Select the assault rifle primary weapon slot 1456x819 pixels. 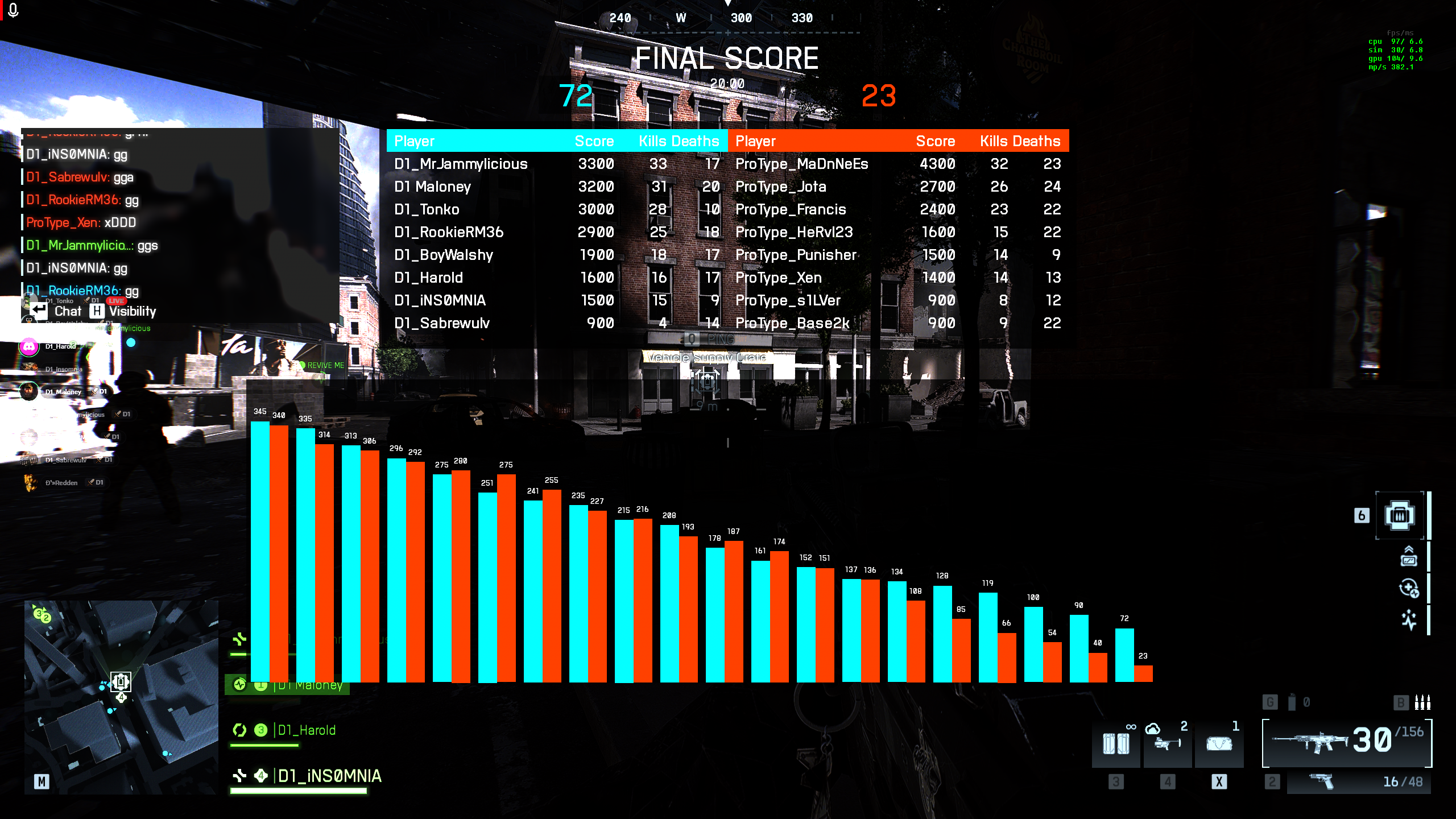coord(1346,742)
